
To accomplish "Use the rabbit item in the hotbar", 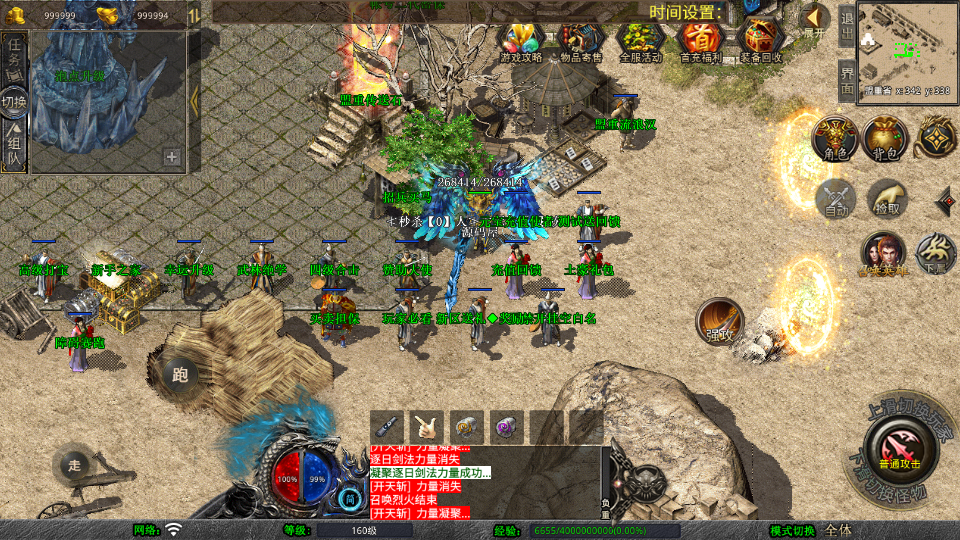I will click(x=427, y=426).
